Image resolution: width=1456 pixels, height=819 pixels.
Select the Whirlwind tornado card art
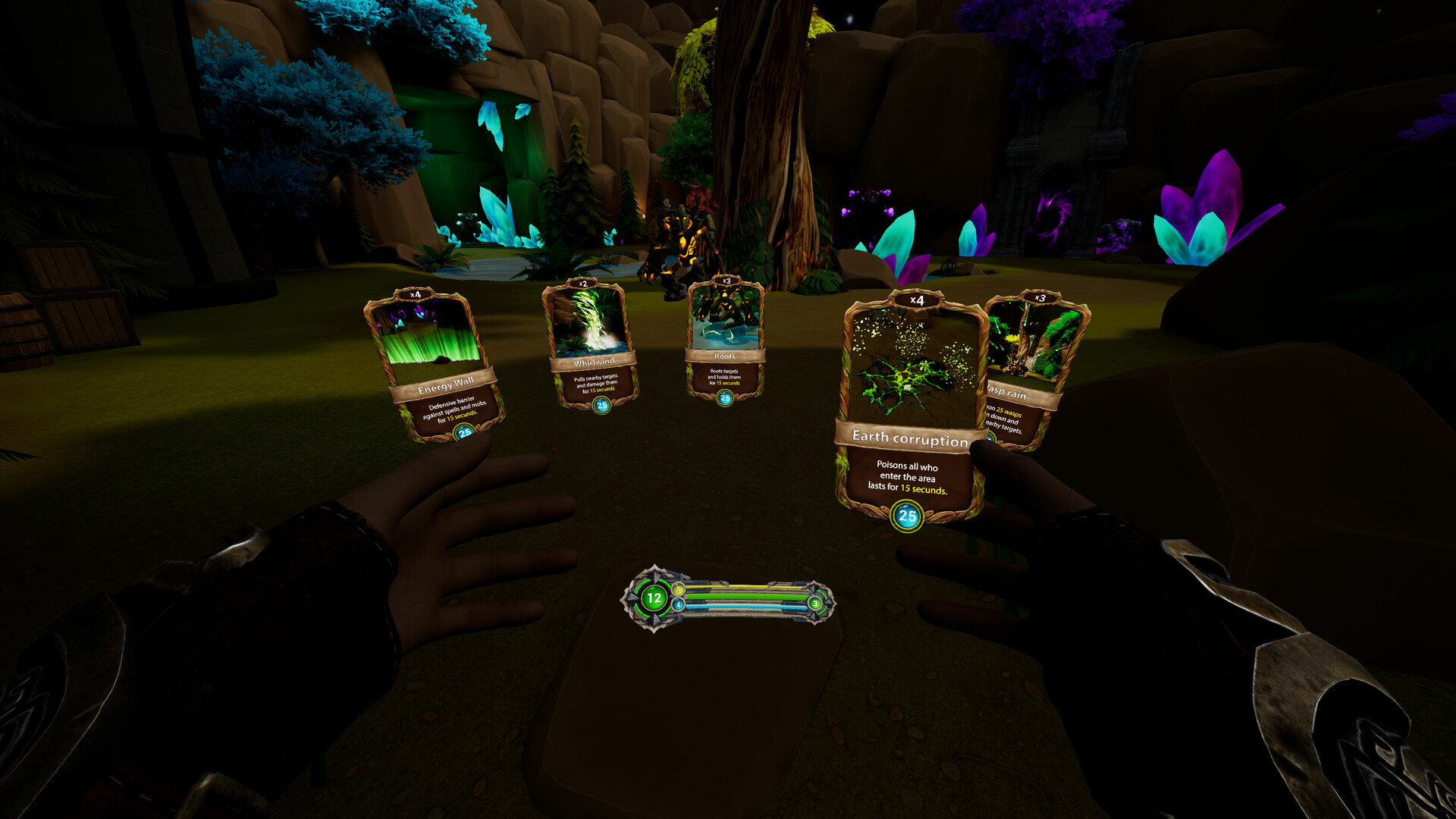[591, 322]
